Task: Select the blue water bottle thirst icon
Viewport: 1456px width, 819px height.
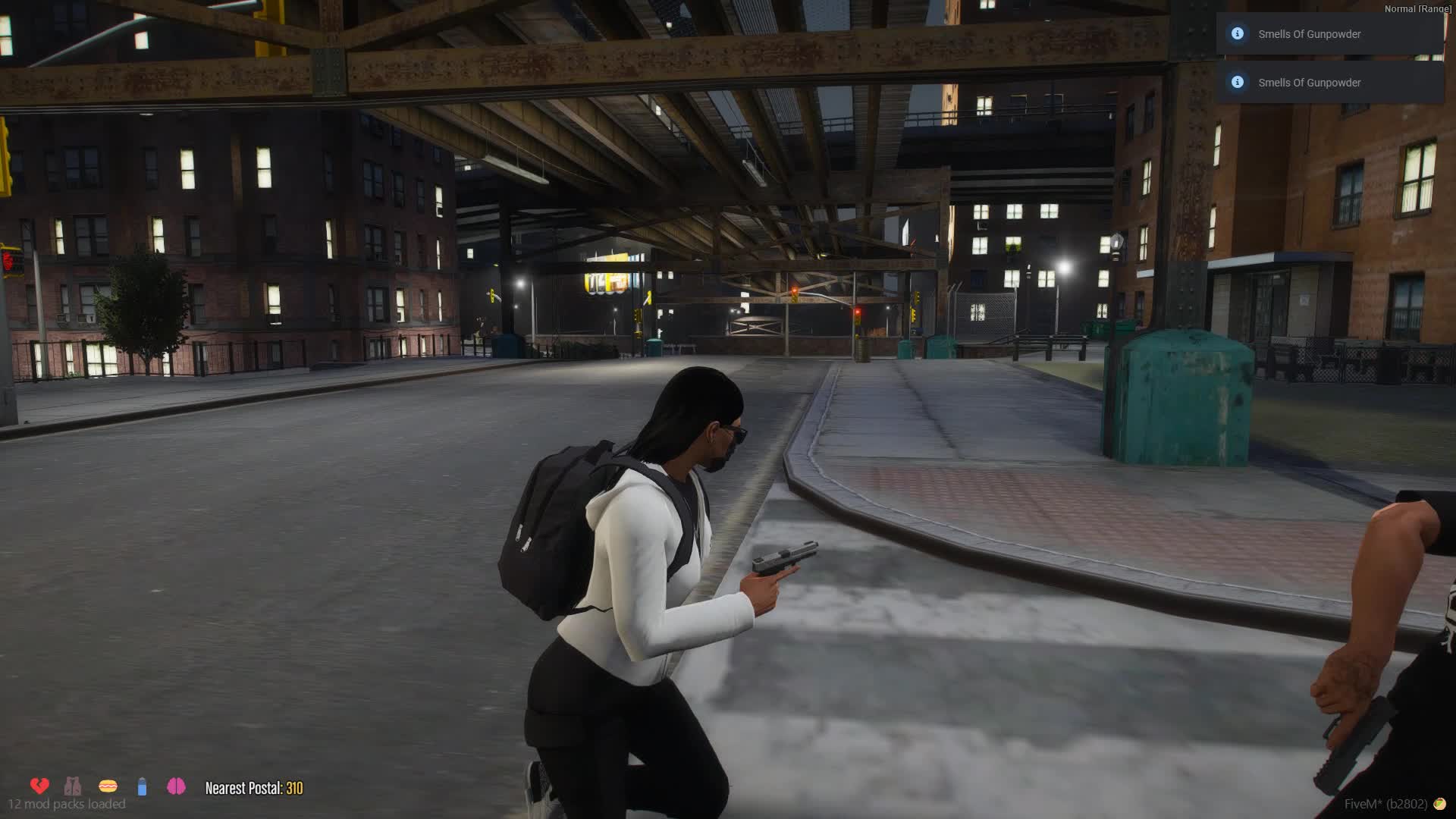Action: [142, 786]
